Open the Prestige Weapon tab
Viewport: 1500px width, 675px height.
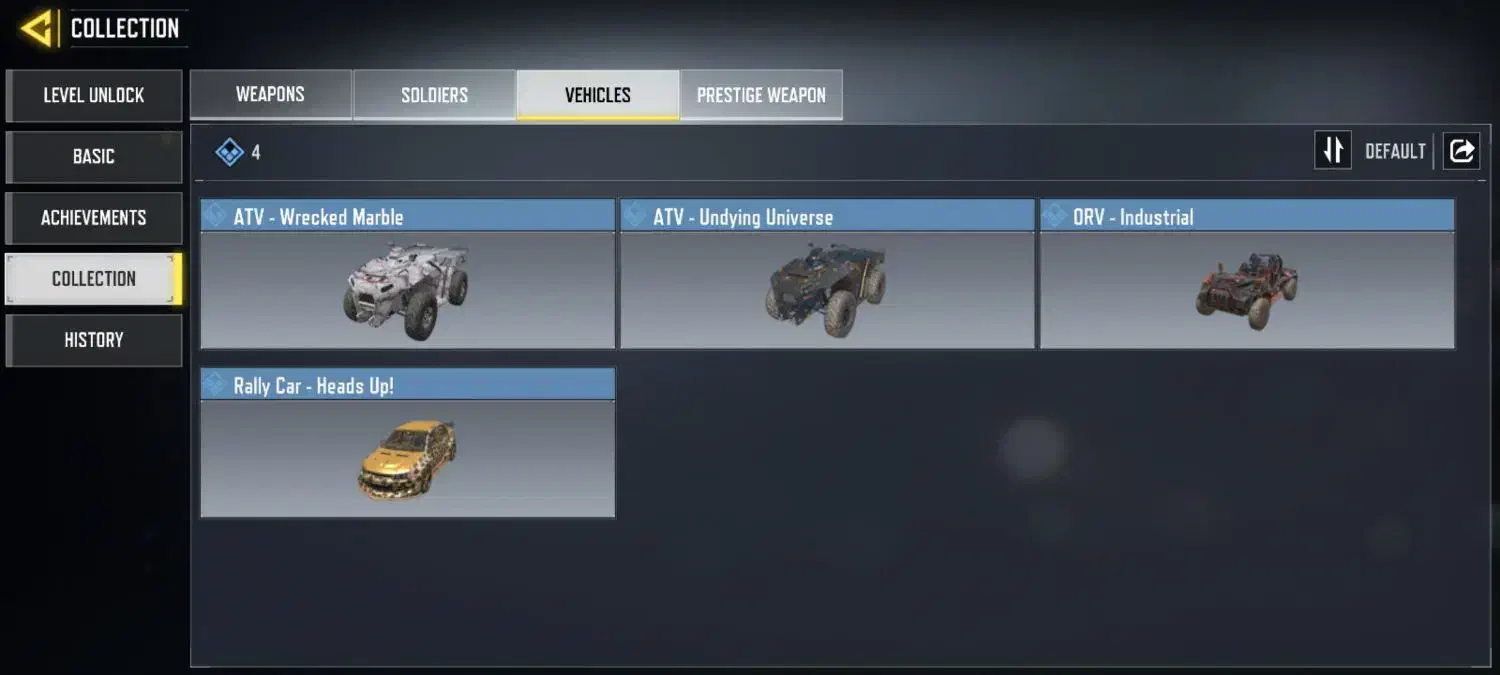coord(761,96)
